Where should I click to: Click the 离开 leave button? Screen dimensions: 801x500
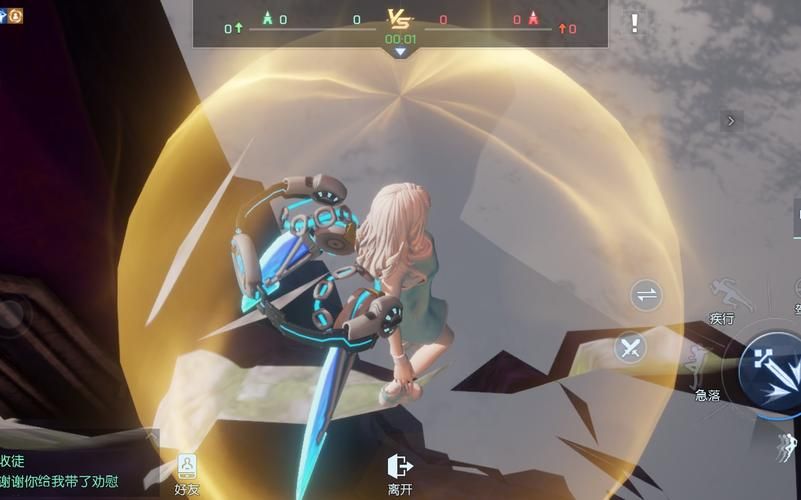400,473
